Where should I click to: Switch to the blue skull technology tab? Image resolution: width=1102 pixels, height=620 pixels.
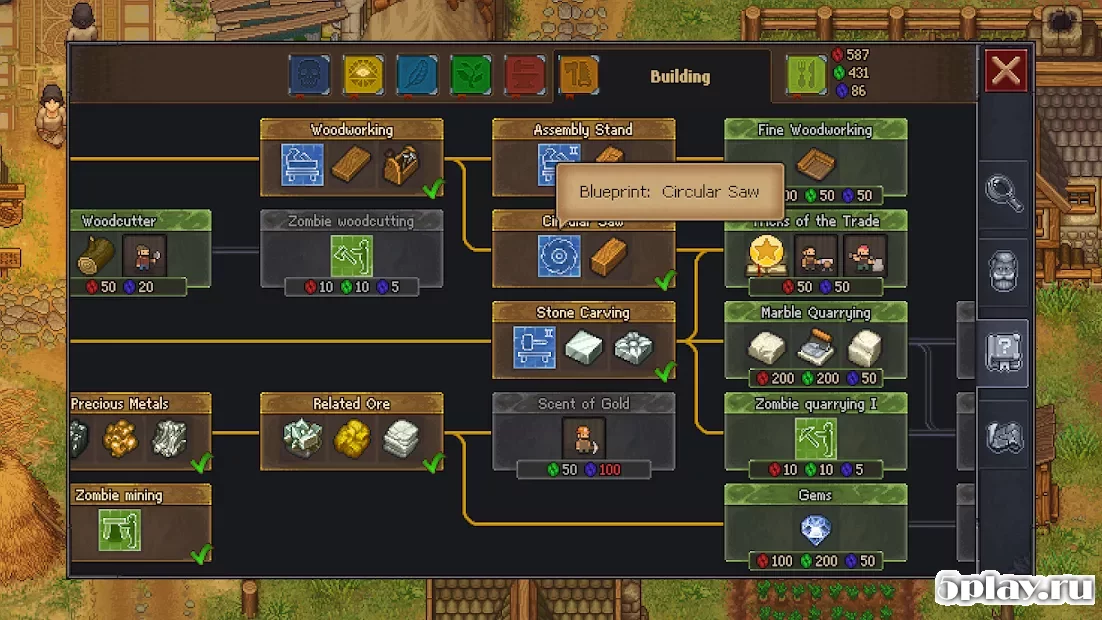click(x=310, y=75)
